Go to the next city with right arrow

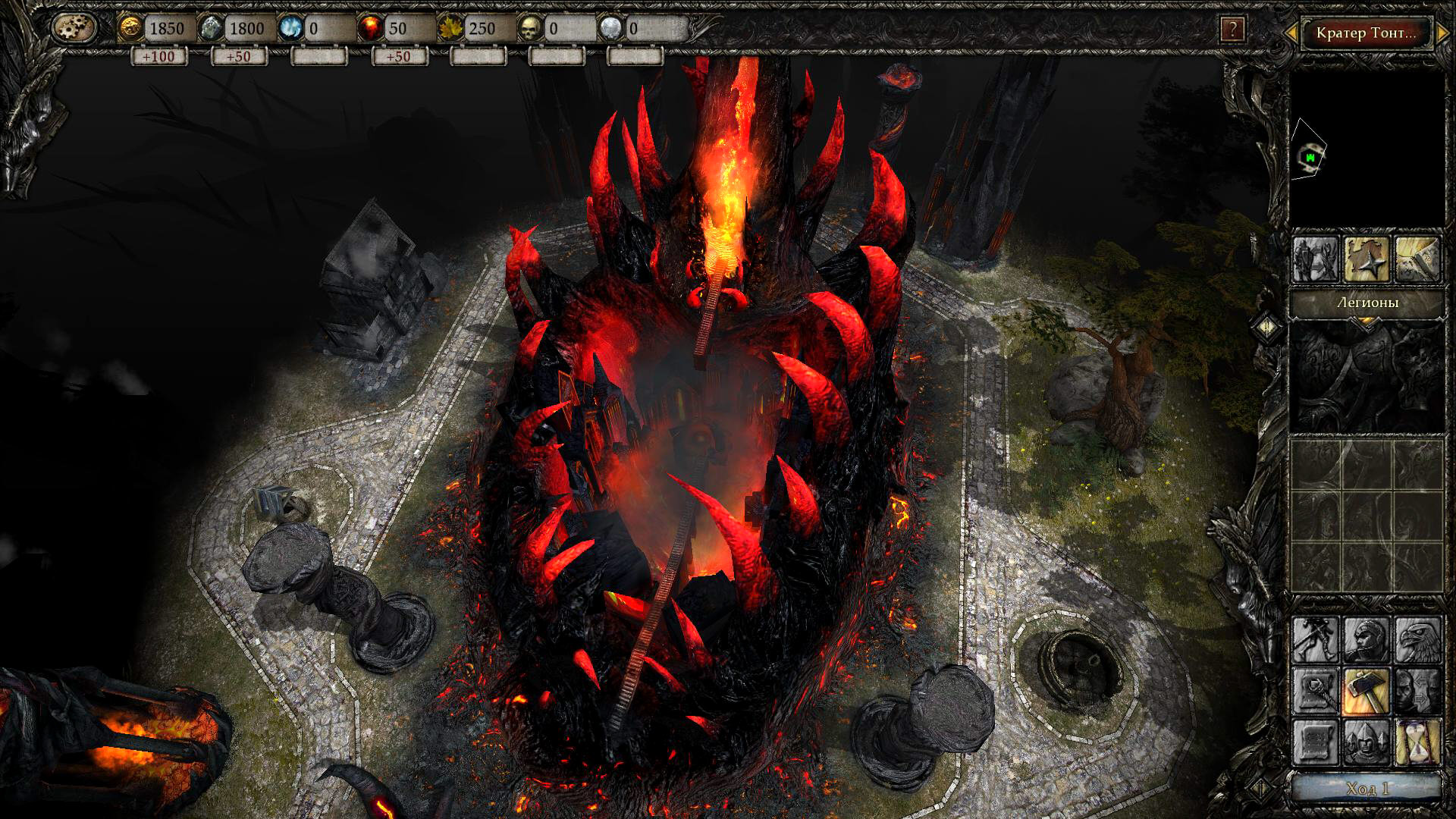click(x=1442, y=33)
